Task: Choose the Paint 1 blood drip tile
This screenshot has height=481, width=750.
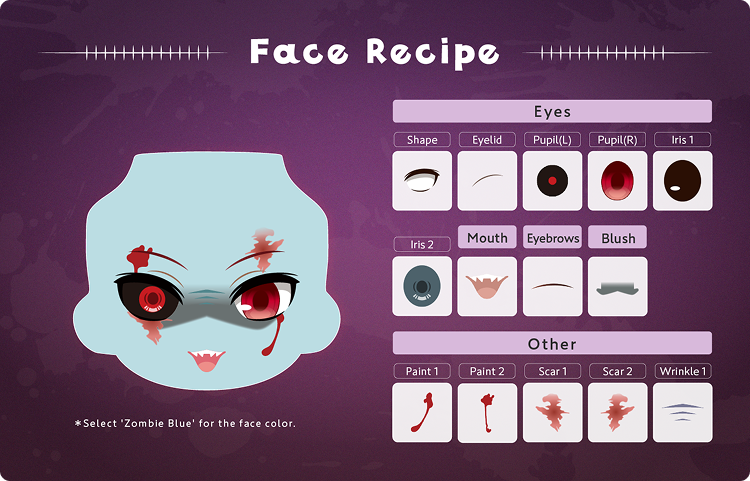Action: 422,412
